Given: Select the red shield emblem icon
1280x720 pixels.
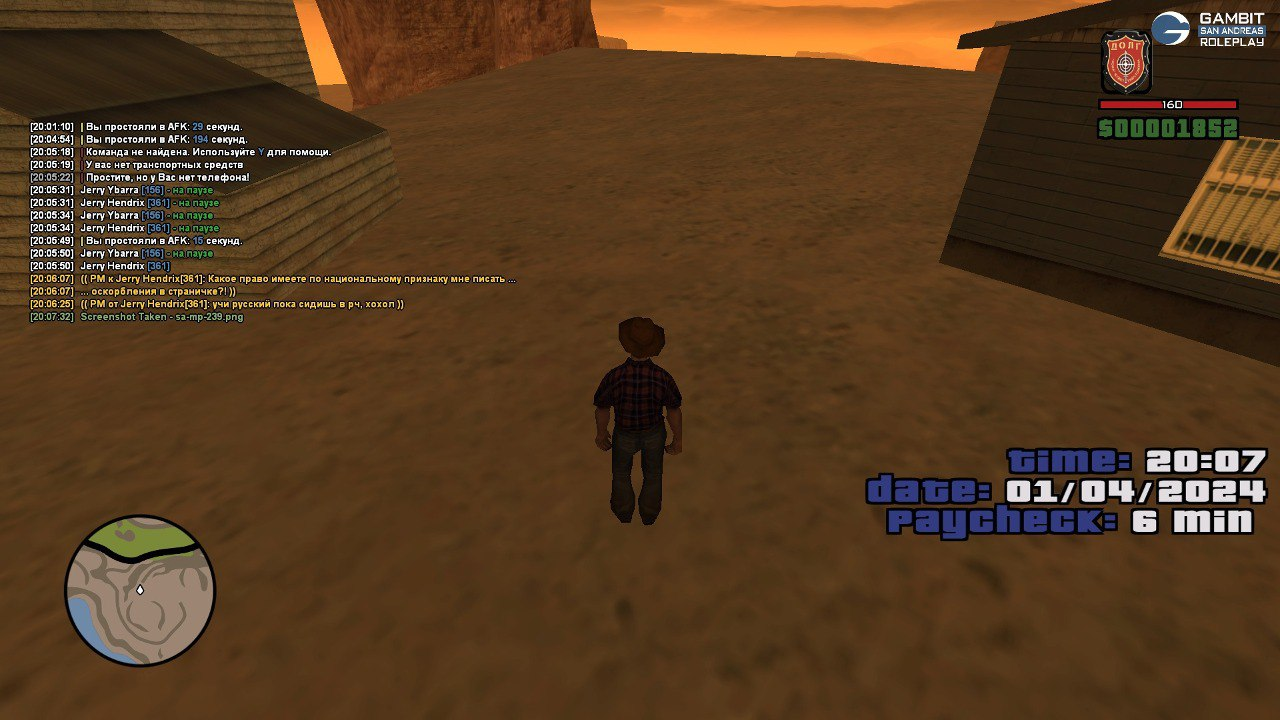Looking at the screenshot, I should click(x=1126, y=63).
